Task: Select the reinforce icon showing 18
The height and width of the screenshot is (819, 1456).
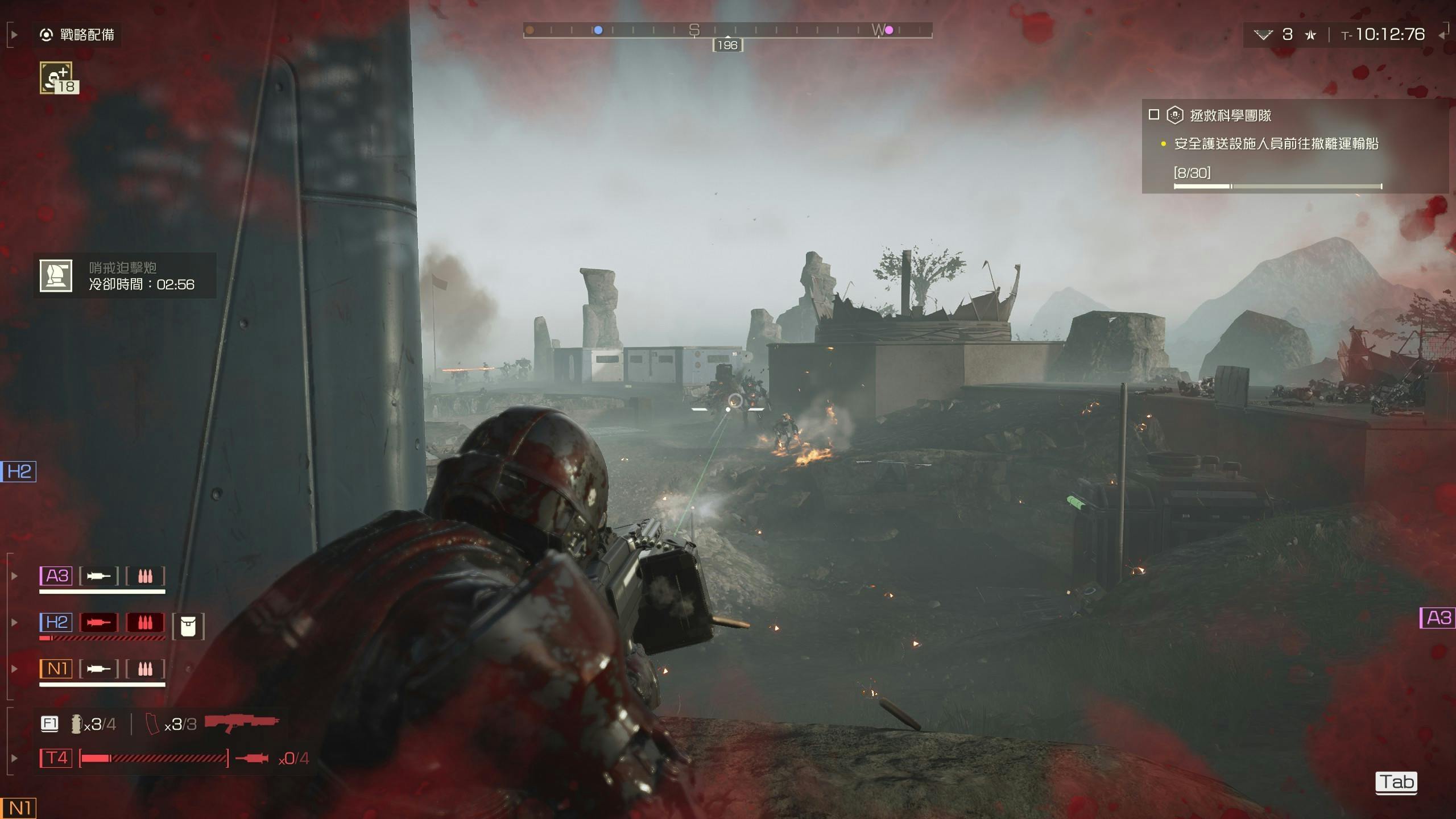Action: (56, 78)
